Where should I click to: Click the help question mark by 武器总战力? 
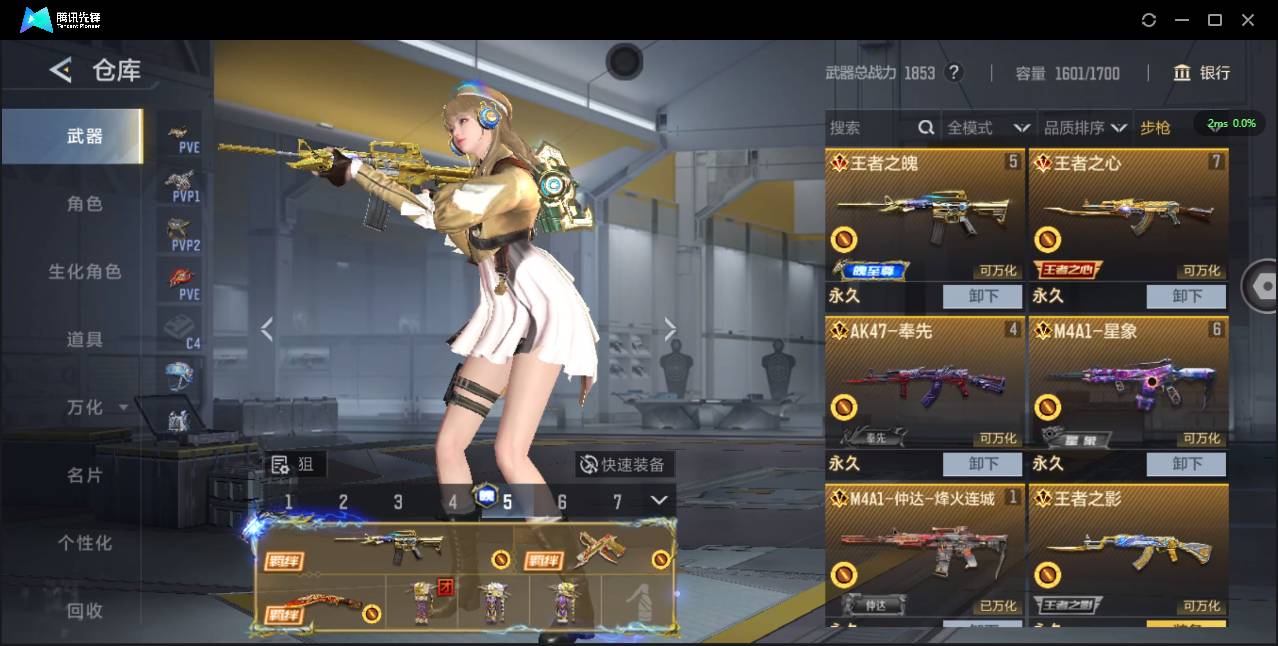pos(954,73)
